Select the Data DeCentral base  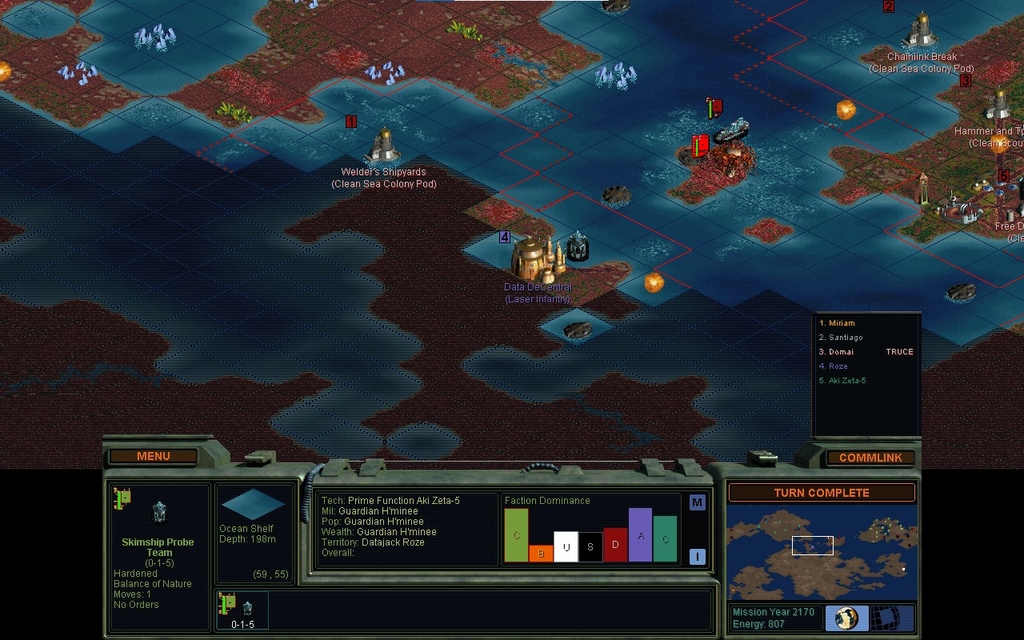tap(537, 258)
